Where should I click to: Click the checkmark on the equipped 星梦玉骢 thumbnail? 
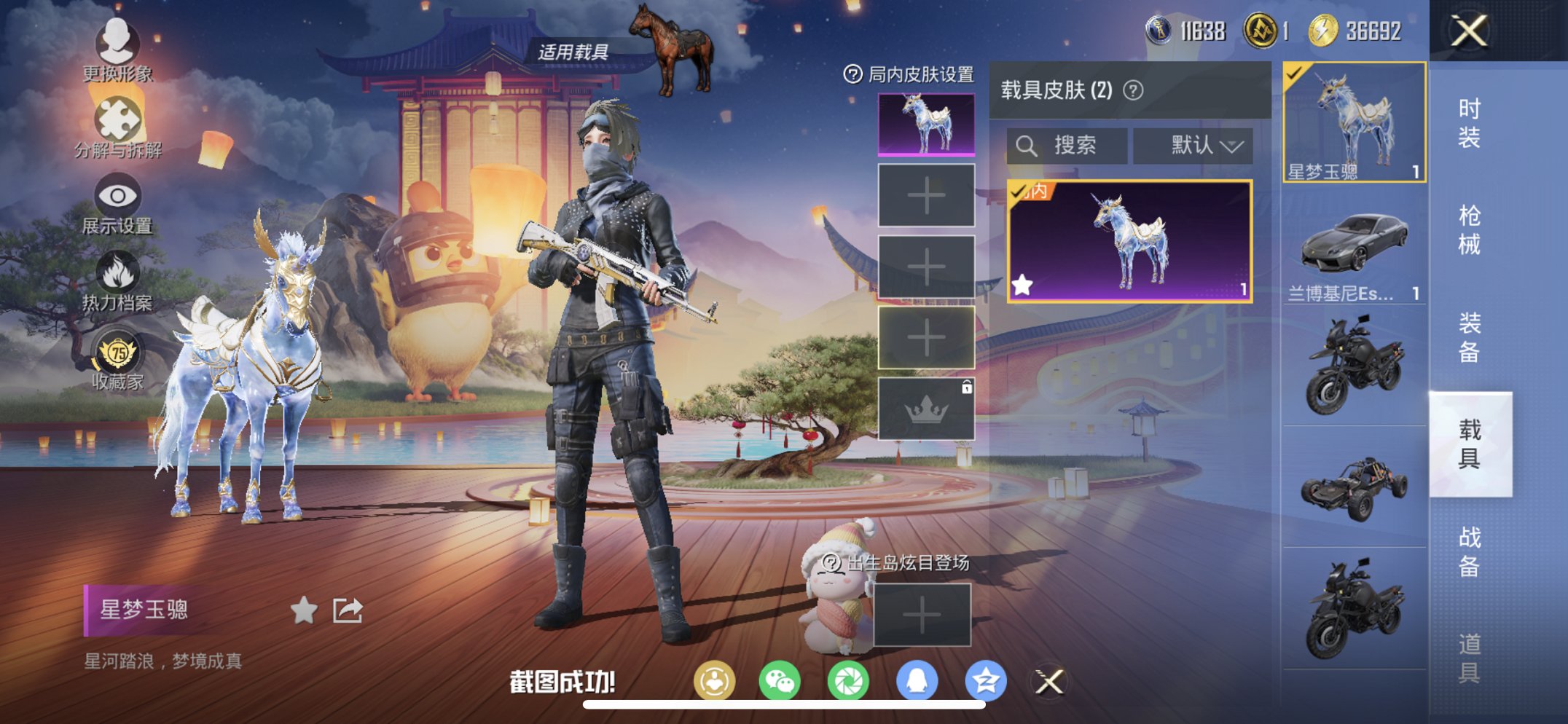(1293, 74)
